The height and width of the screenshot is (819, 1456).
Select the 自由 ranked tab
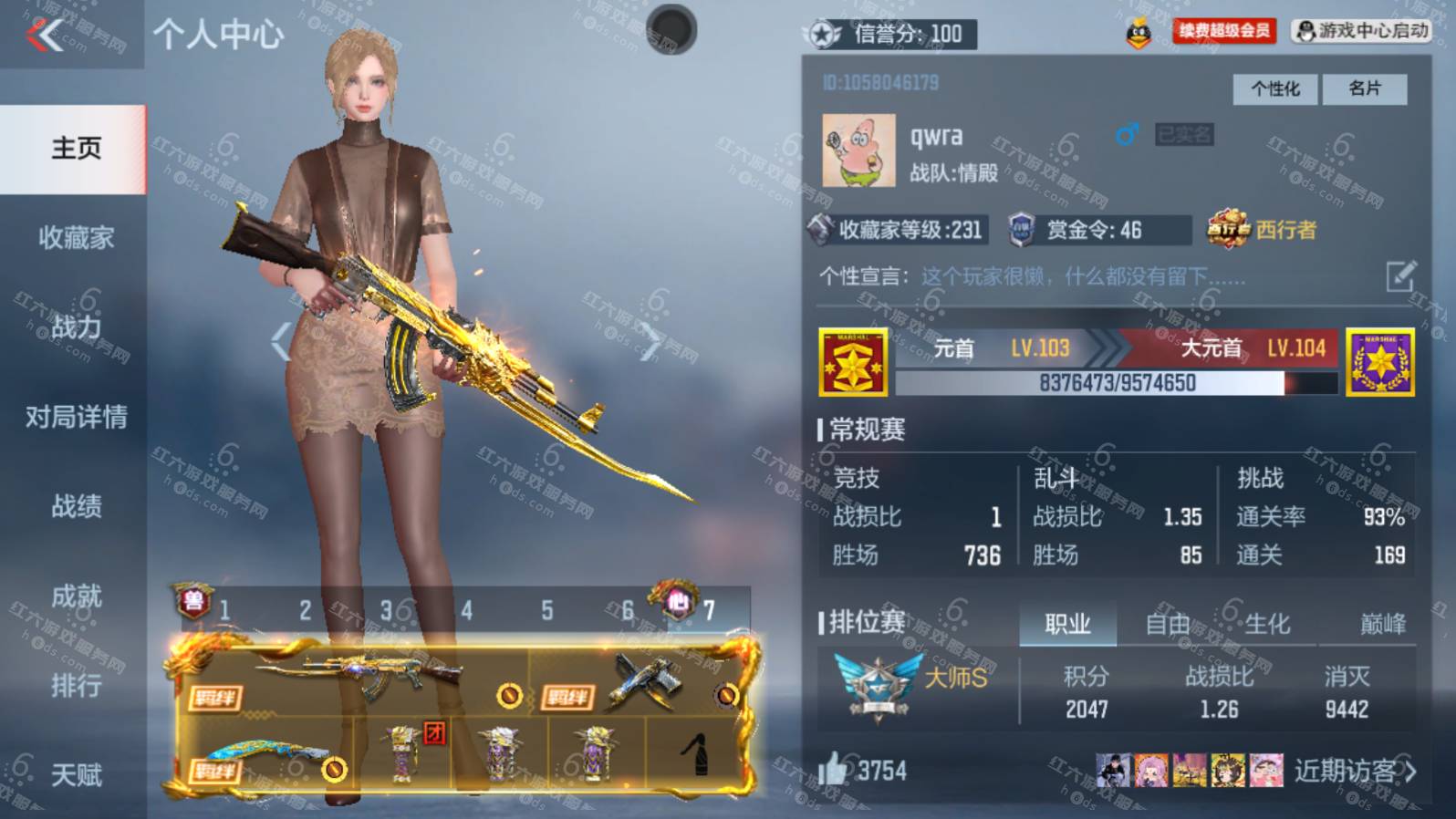pos(1168,624)
